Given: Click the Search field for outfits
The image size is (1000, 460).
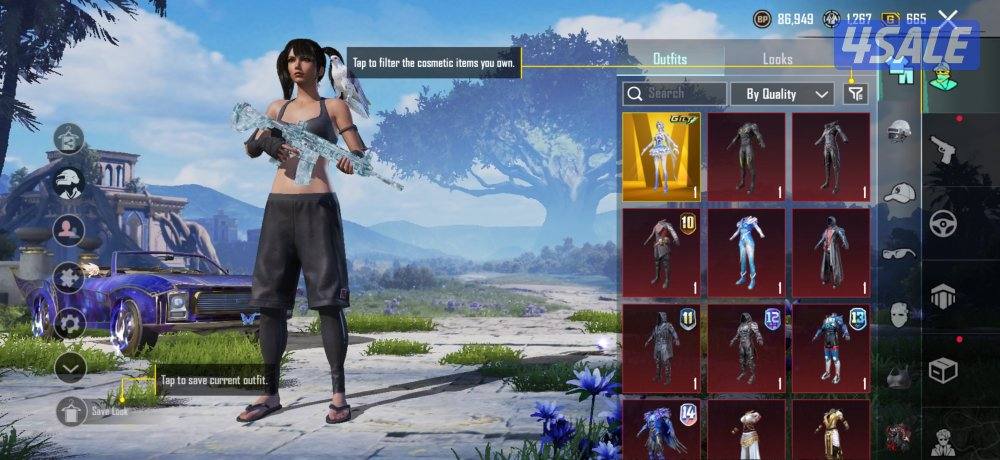Looking at the screenshot, I should click(x=674, y=93).
